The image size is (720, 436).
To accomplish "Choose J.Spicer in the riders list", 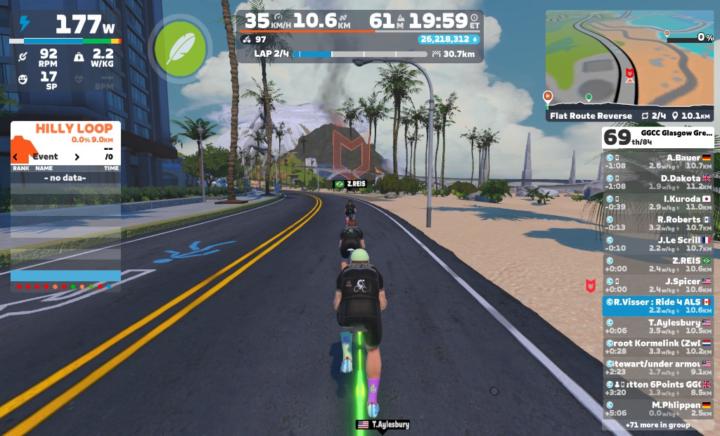I will [x=658, y=285].
